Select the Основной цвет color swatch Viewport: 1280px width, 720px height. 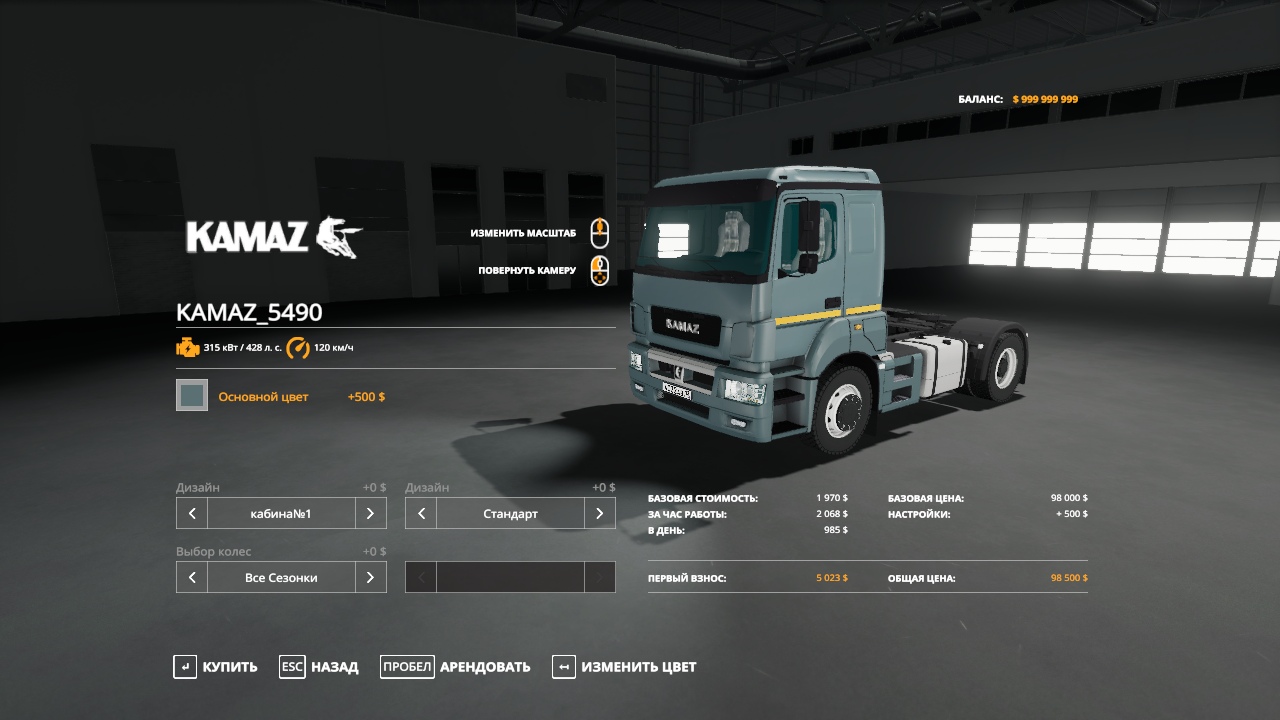click(x=192, y=395)
